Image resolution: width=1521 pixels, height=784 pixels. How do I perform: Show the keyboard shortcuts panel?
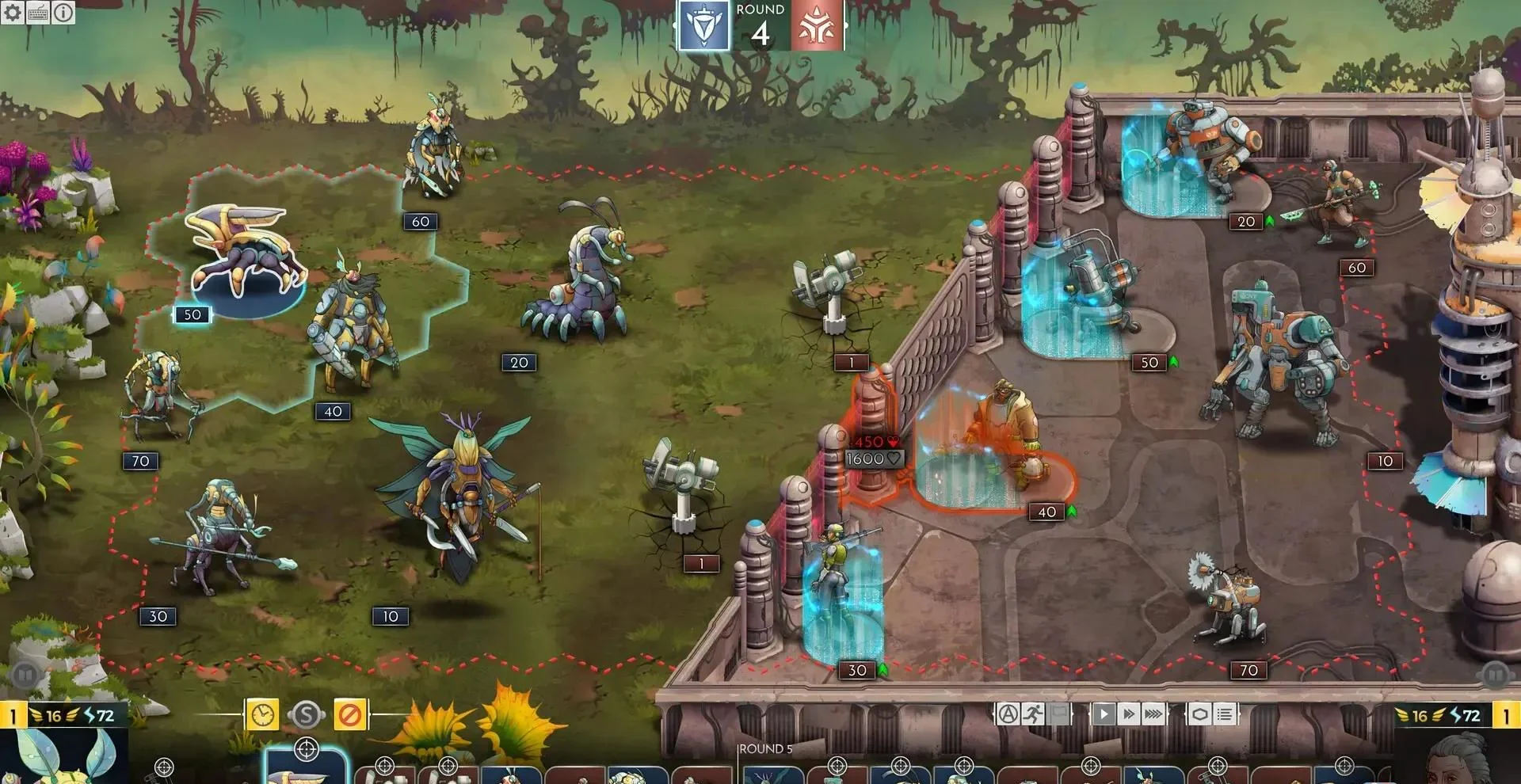click(x=38, y=12)
